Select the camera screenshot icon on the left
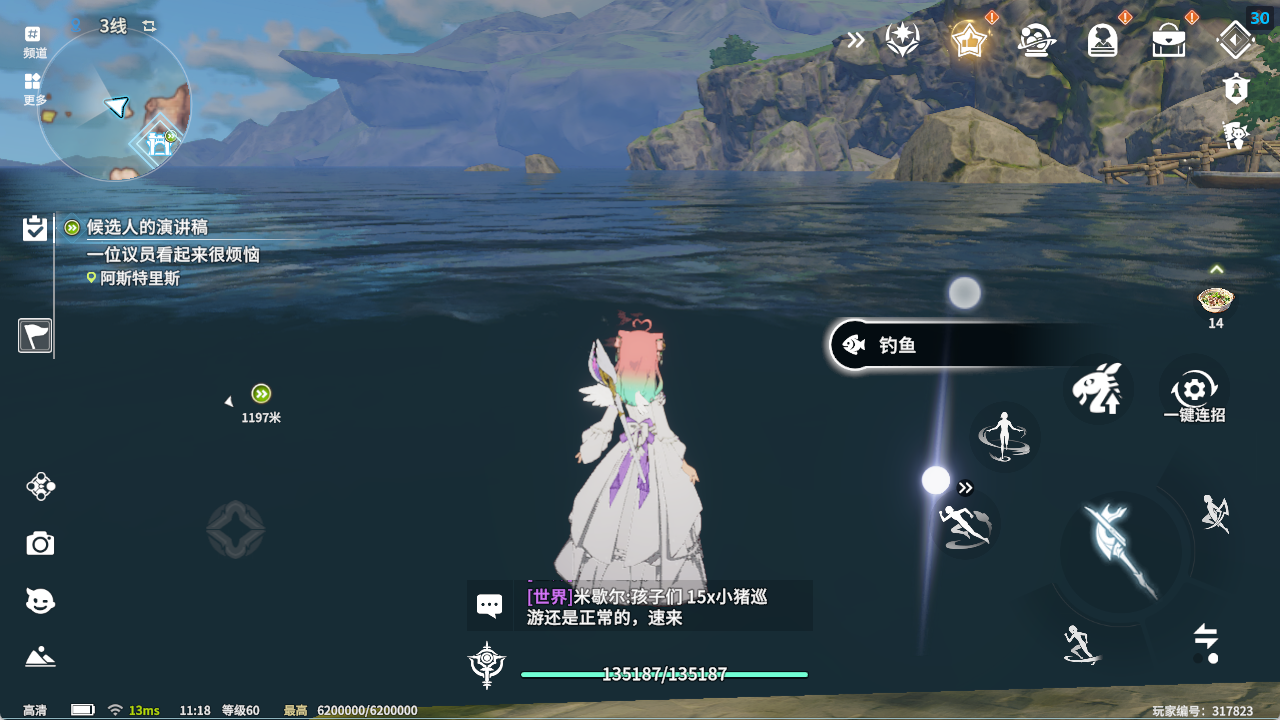The image size is (1280, 720). (x=38, y=543)
